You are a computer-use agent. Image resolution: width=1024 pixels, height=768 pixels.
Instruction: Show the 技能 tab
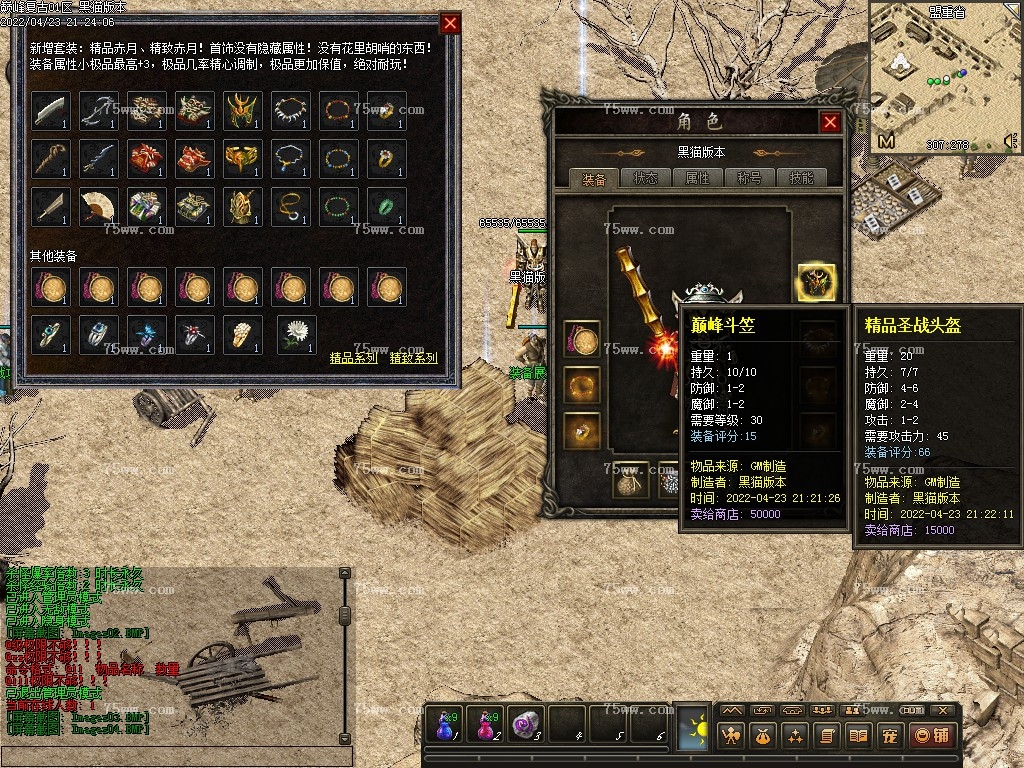[x=801, y=179]
